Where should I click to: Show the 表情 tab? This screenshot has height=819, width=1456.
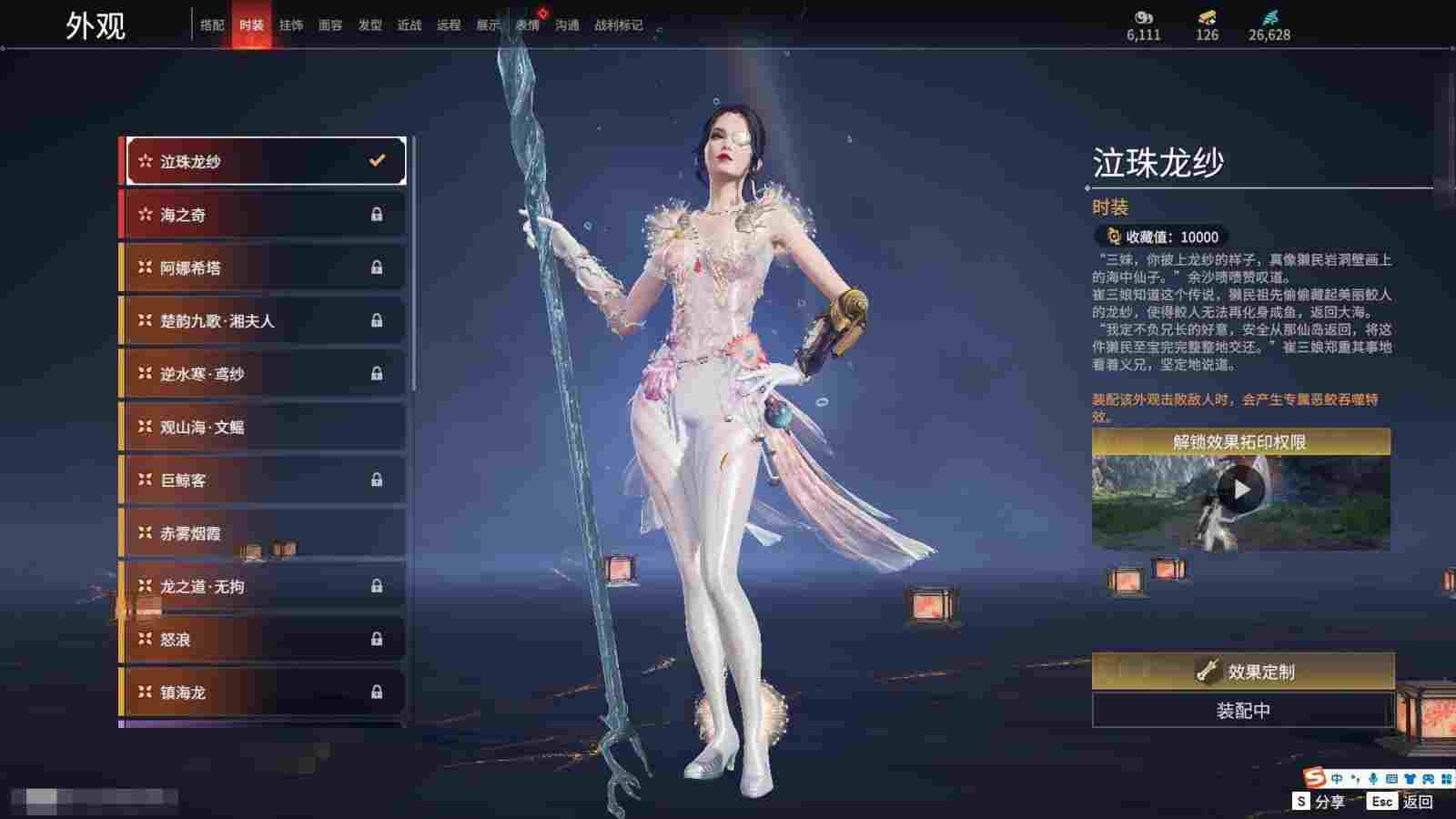(528, 25)
